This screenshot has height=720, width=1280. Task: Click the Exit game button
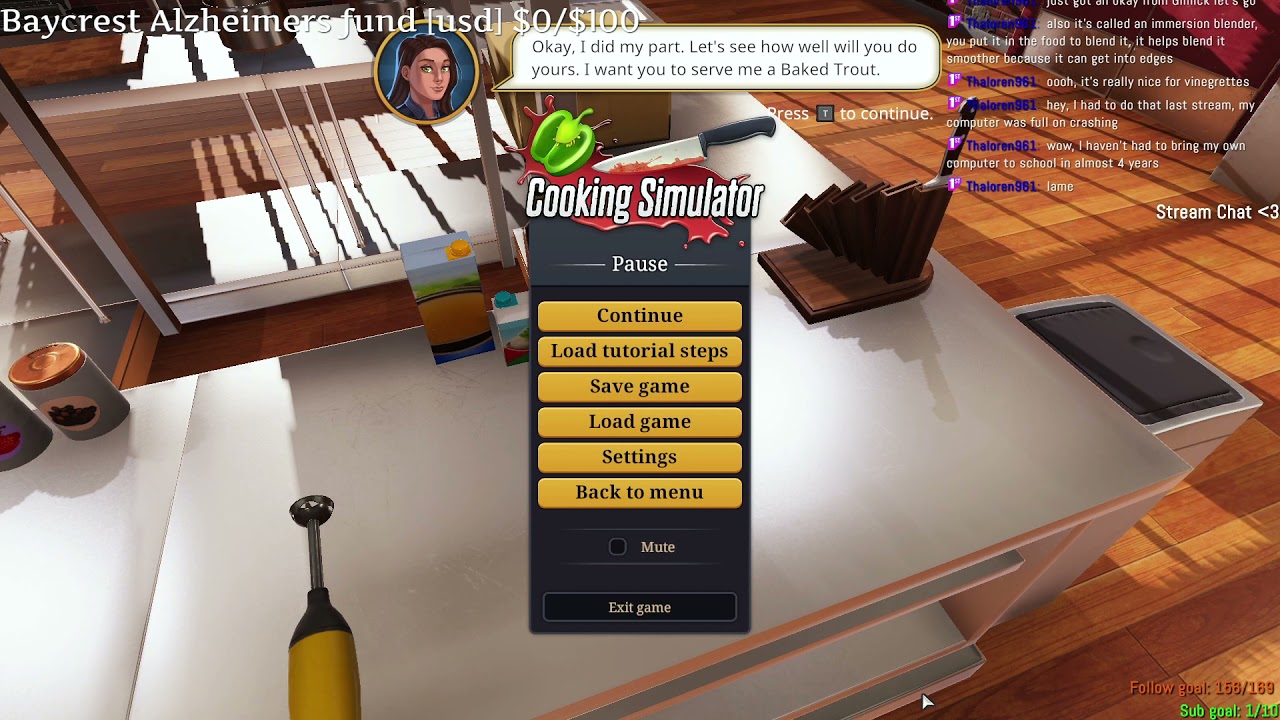(639, 607)
